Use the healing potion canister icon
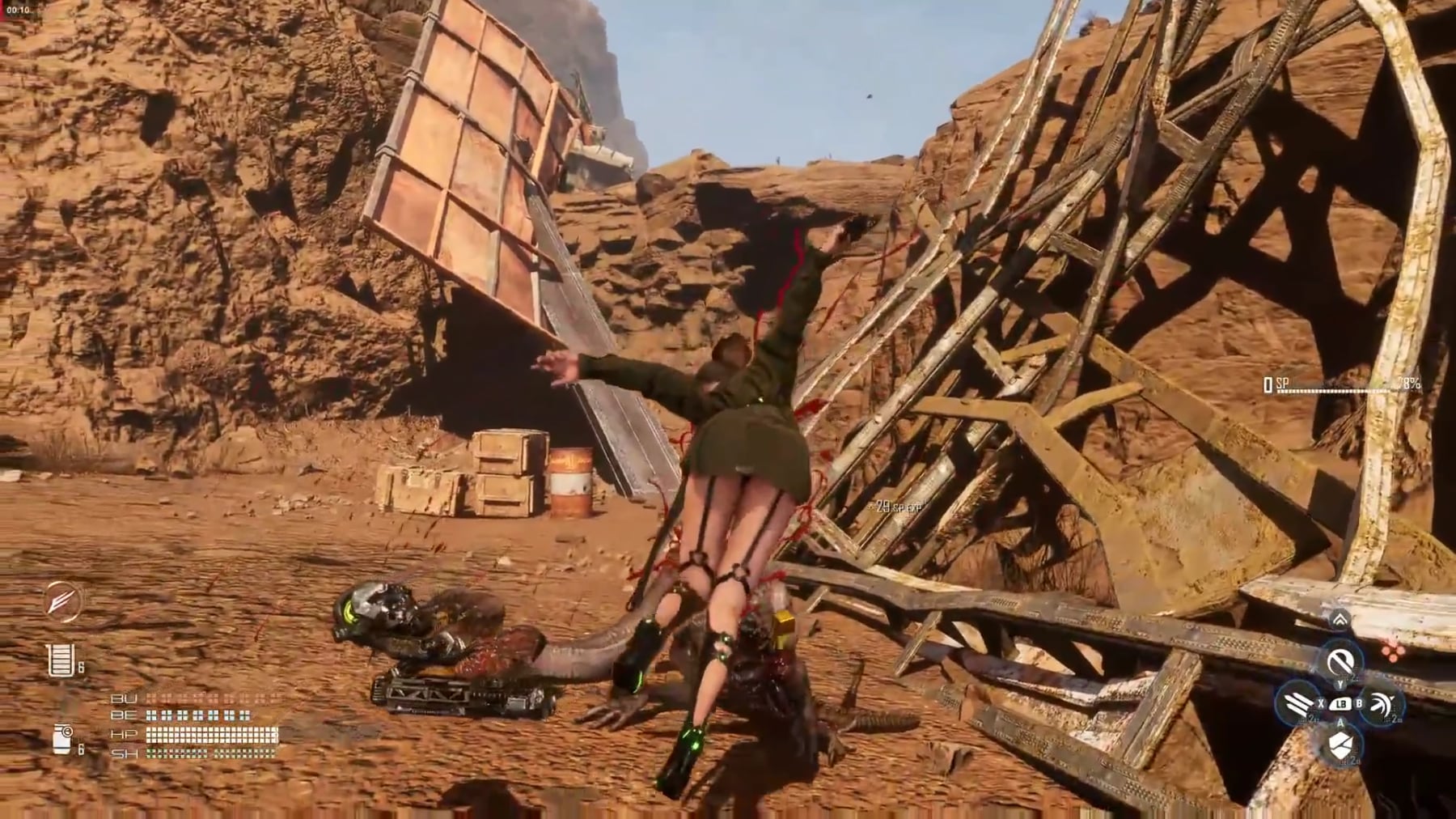Image resolution: width=1456 pixels, height=819 pixels. click(x=62, y=738)
